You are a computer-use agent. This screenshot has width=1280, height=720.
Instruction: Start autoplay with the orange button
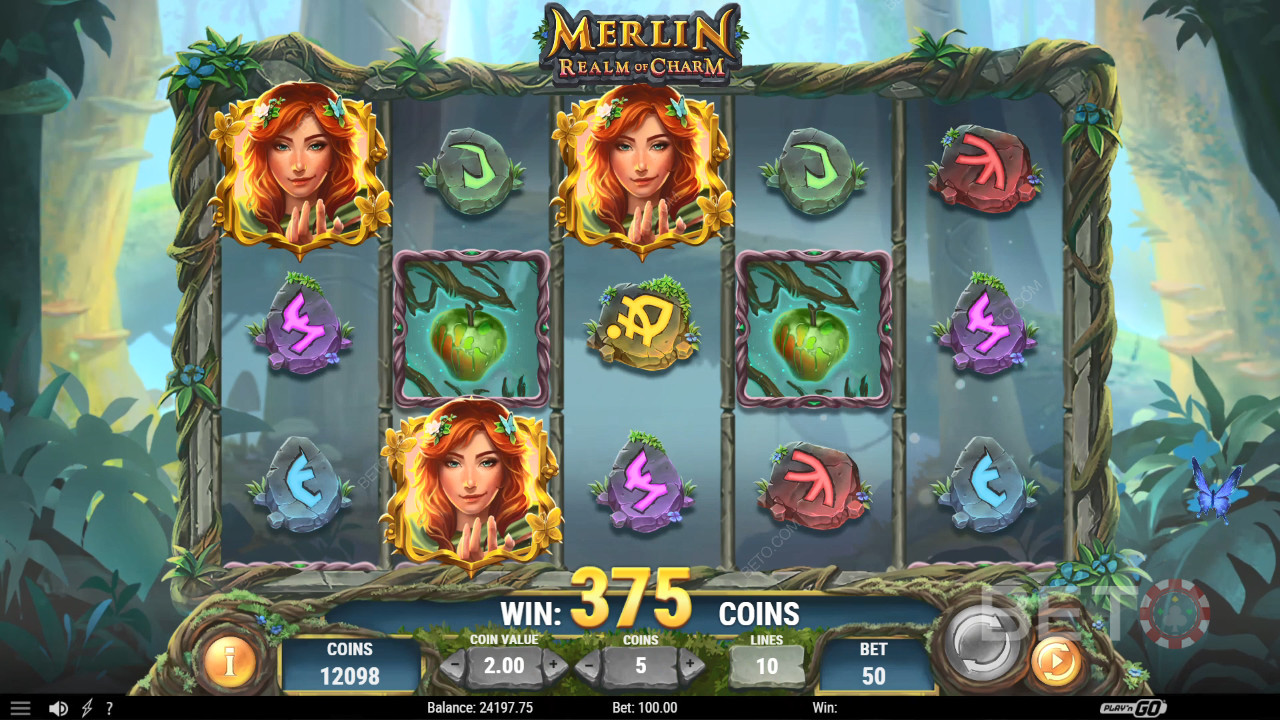click(x=1056, y=663)
